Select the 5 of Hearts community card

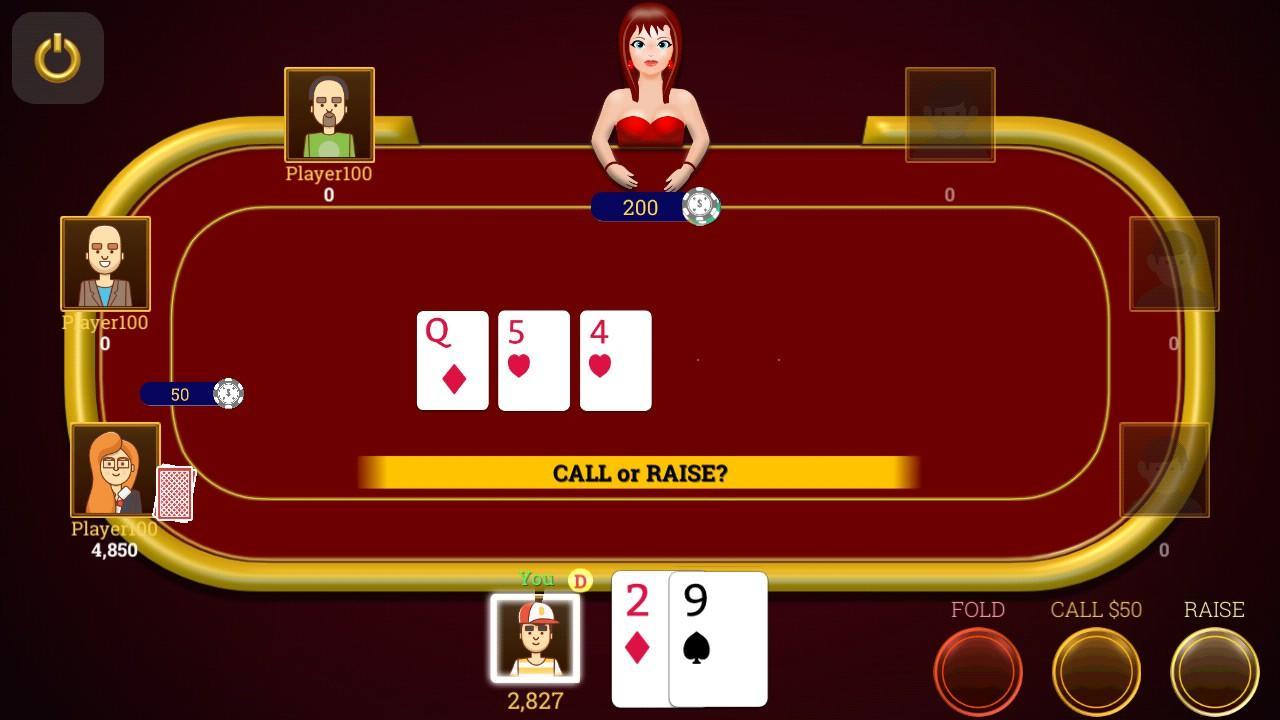coord(534,361)
